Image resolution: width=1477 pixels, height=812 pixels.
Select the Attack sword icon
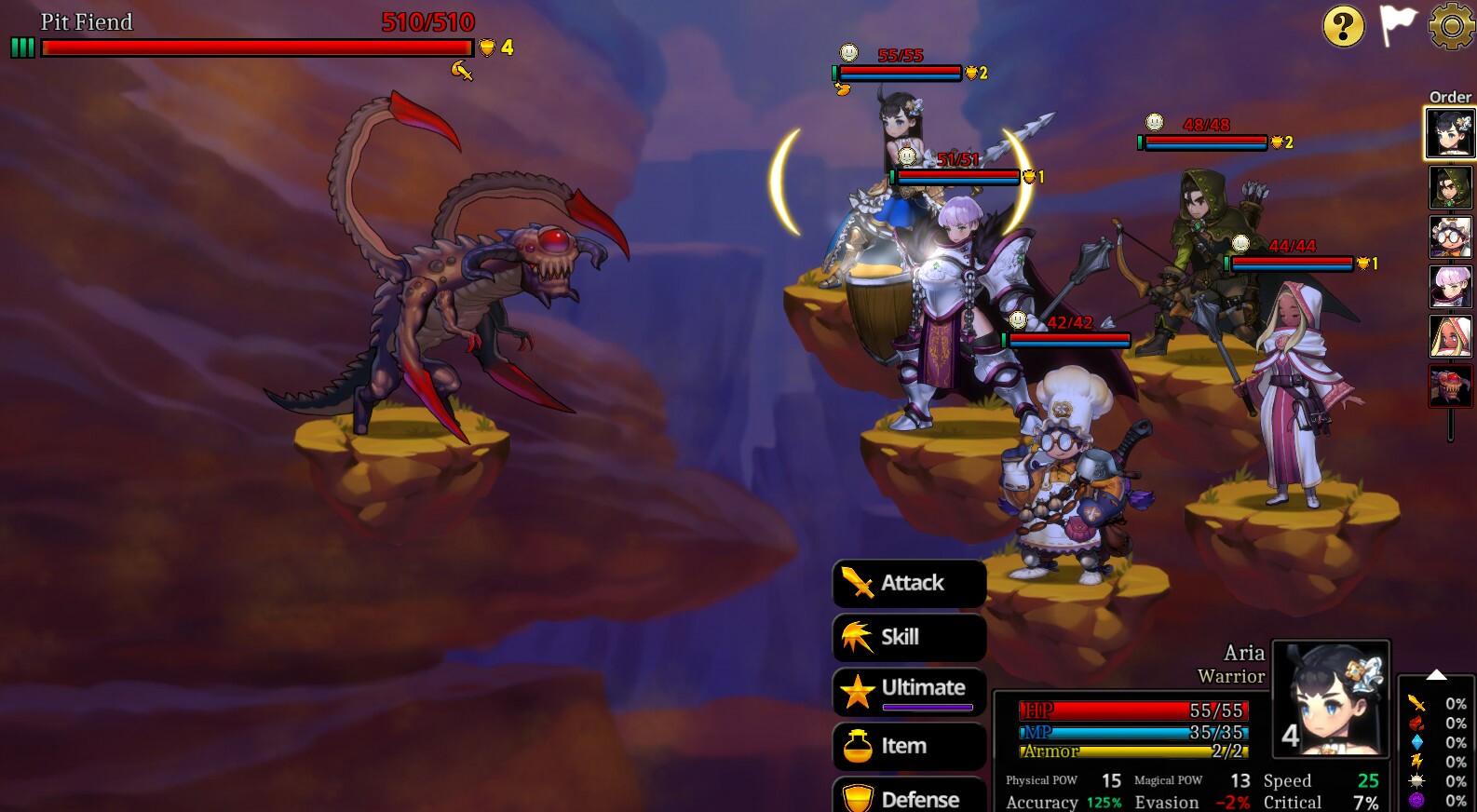pyautogui.click(x=857, y=583)
